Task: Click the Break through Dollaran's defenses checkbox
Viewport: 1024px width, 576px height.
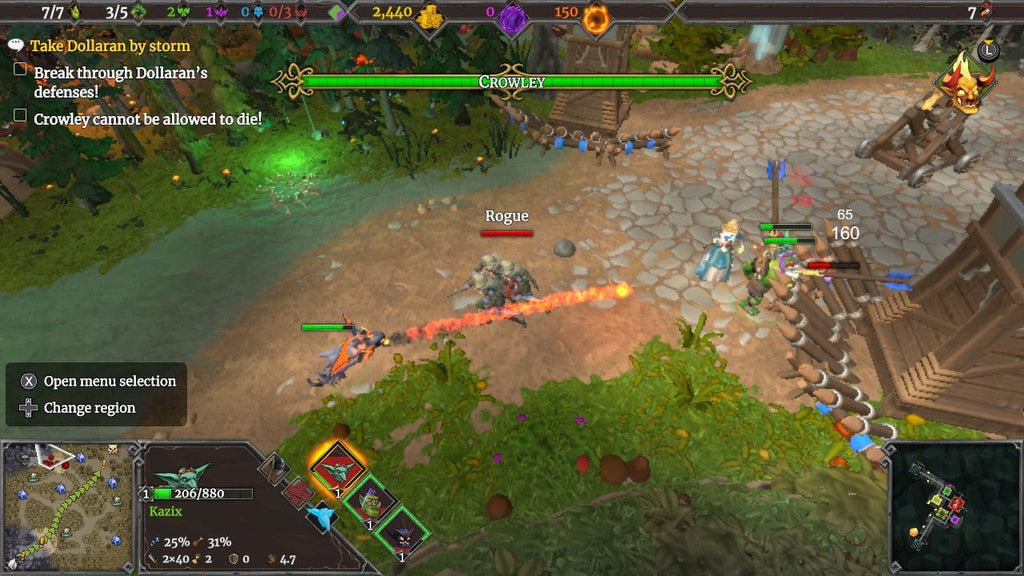Action: 20,70
